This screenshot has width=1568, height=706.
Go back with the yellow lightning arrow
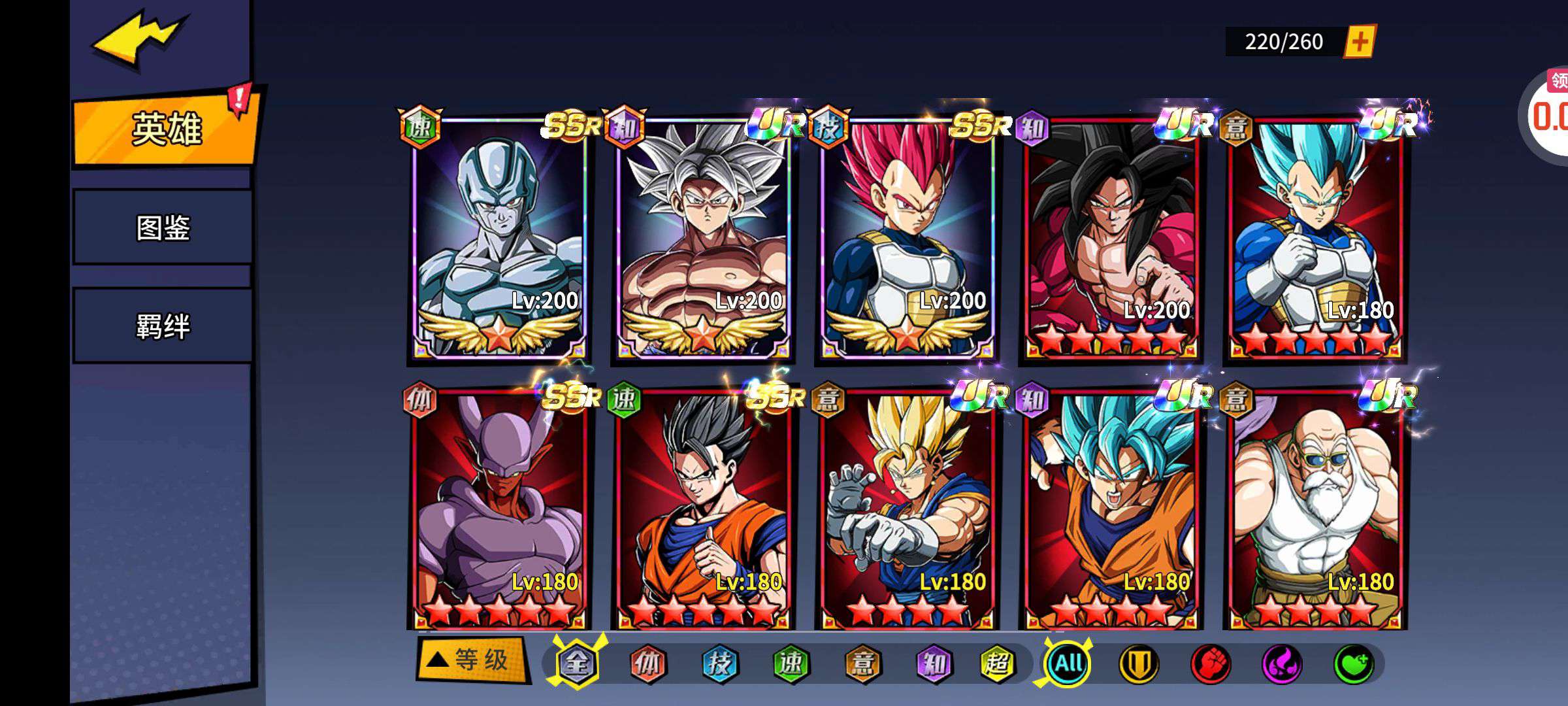tap(139, 38)
